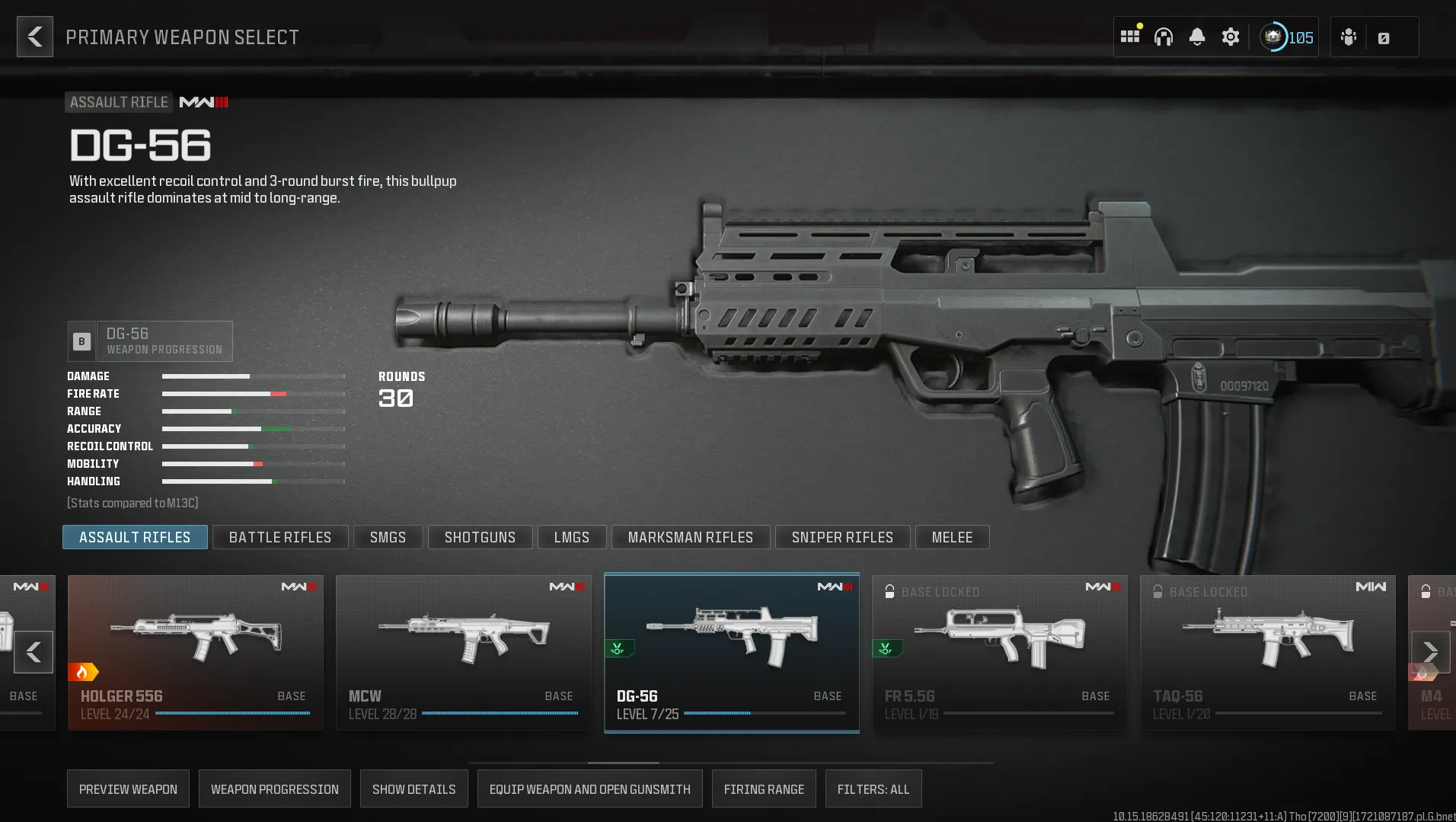Image resolution: width=1456 pixels, height=822 pixels.
Task: Open the settings gear icon
Action: point(1231,36)
